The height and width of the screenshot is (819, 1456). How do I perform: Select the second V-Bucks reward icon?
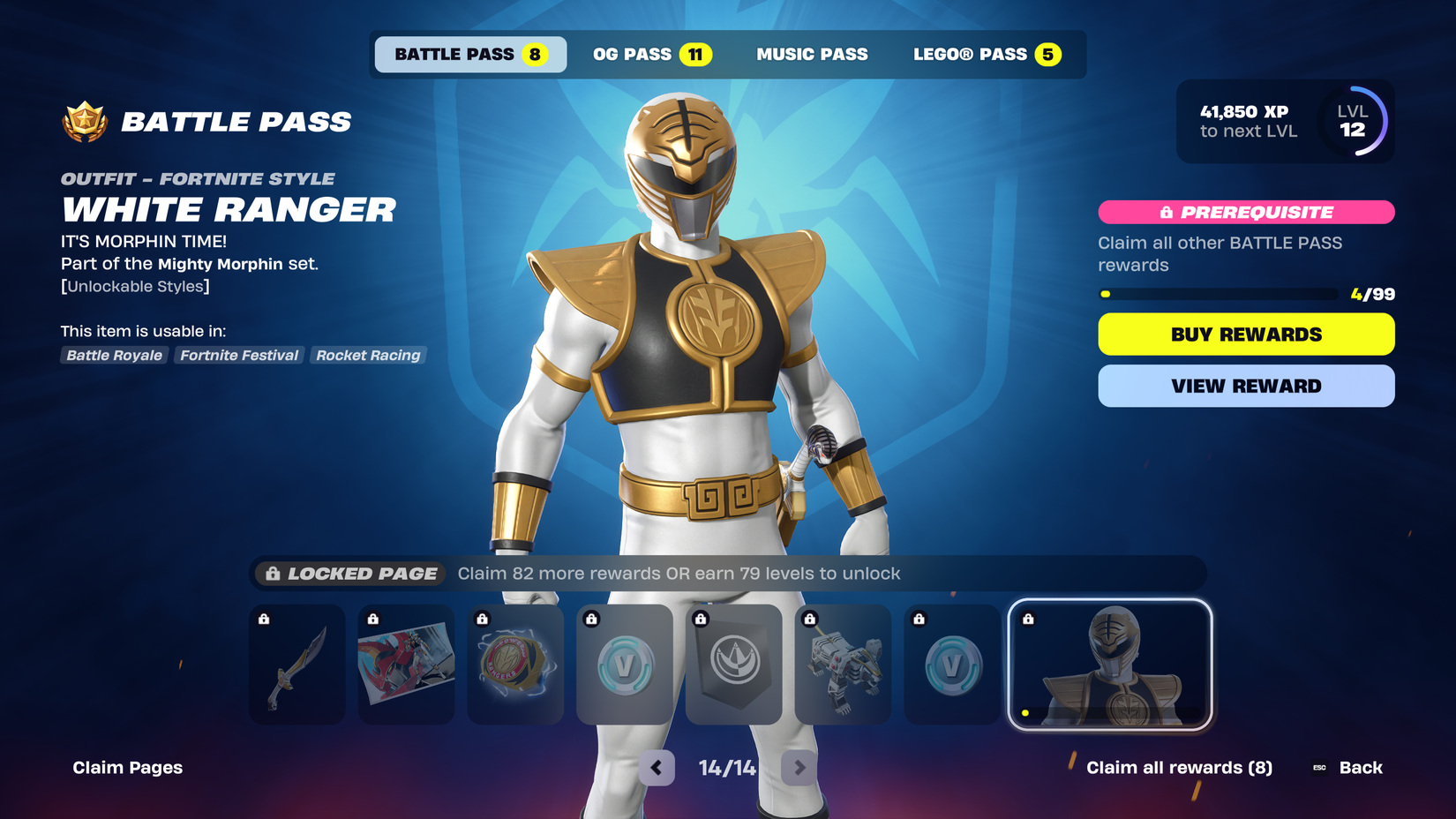(952, 665)
